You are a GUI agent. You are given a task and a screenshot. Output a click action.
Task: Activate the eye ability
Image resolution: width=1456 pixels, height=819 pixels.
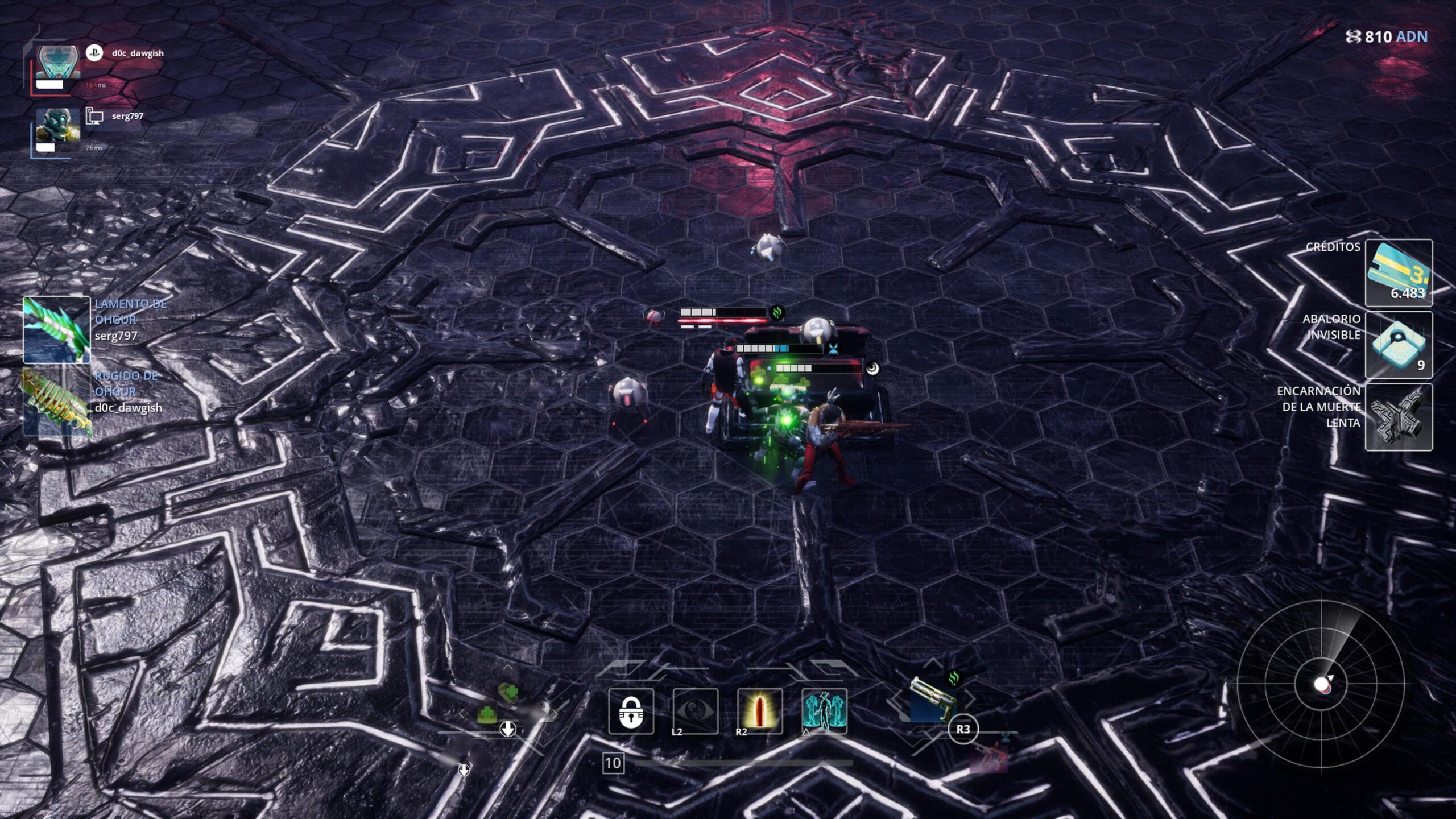(x=695, y=712)
